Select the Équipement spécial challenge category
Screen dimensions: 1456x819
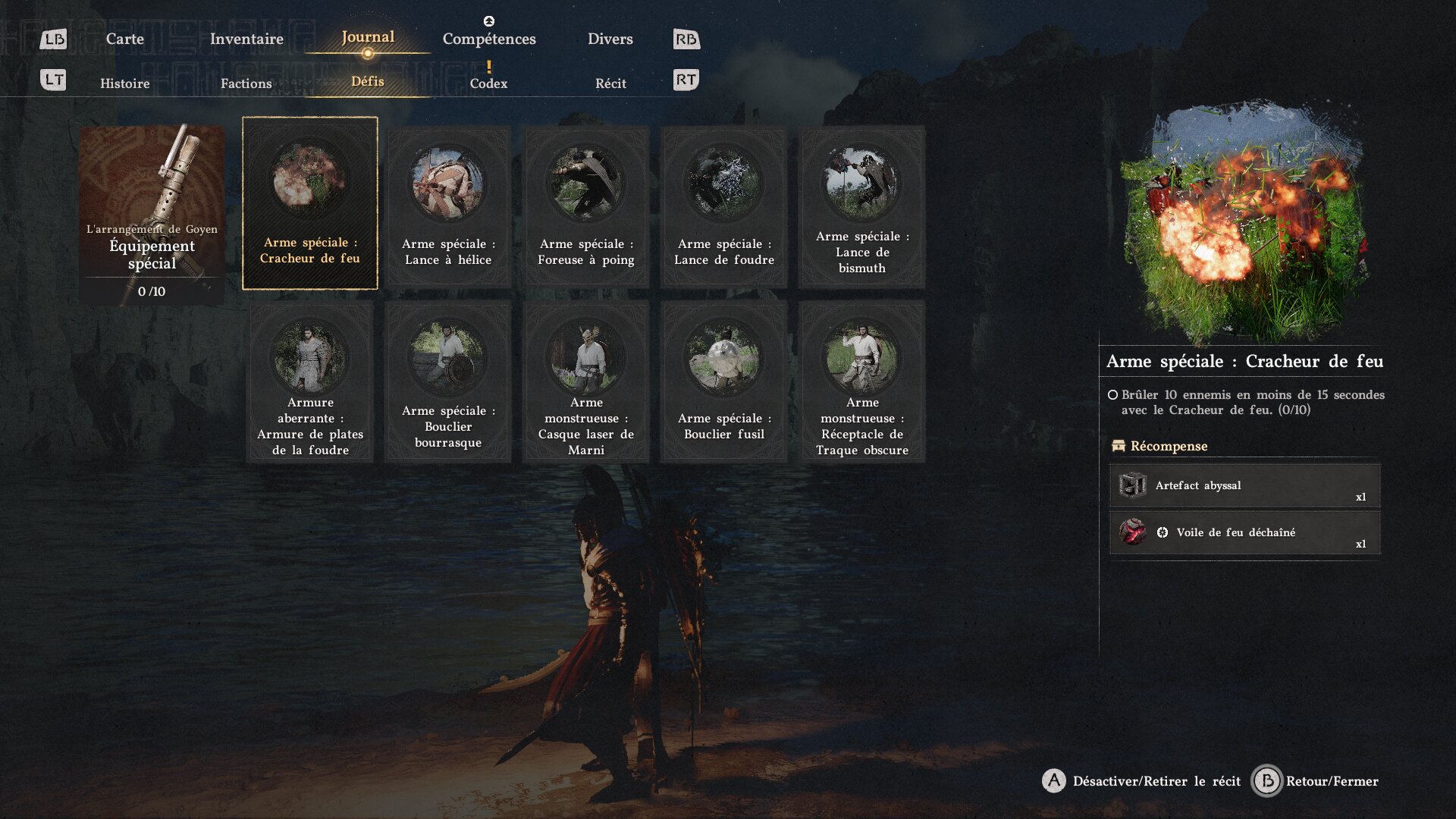152,214
